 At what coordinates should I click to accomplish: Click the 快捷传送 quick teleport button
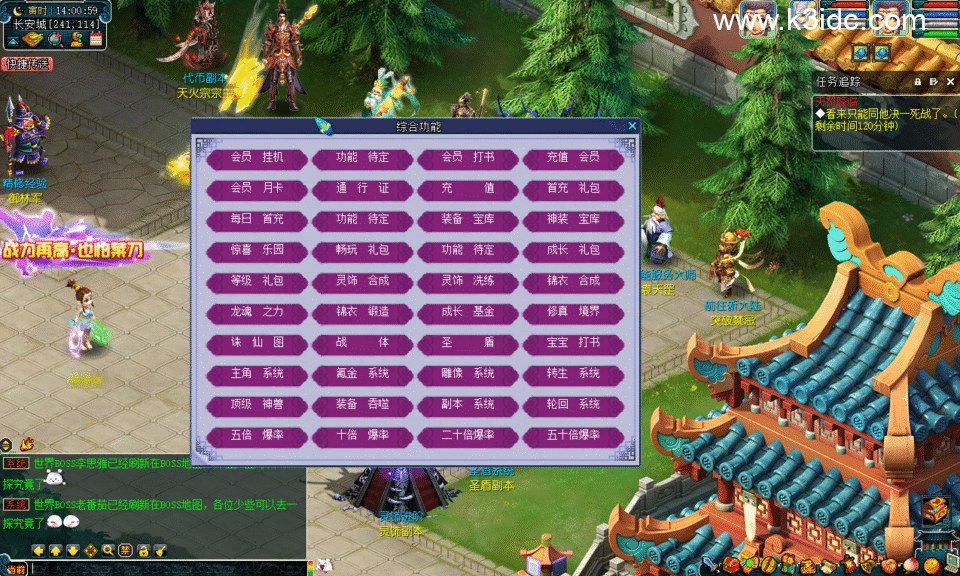27,64
